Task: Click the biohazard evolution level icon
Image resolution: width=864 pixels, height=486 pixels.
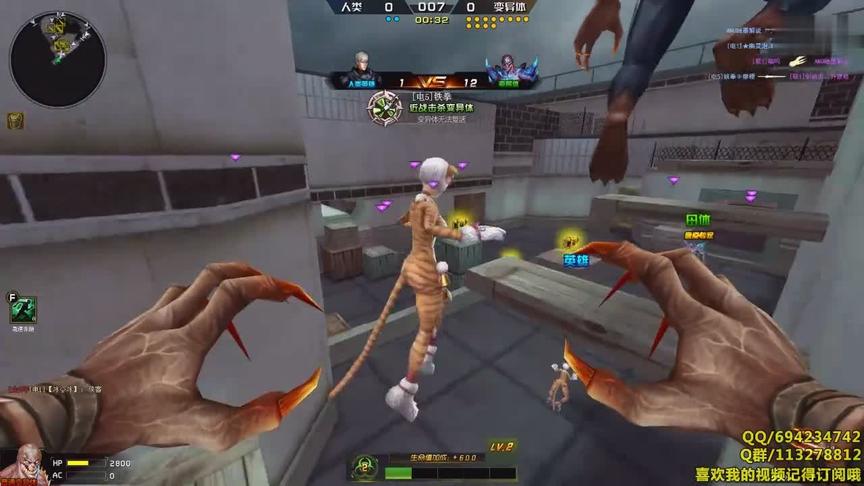Action: pyautogui.click(x=367, y=465)
